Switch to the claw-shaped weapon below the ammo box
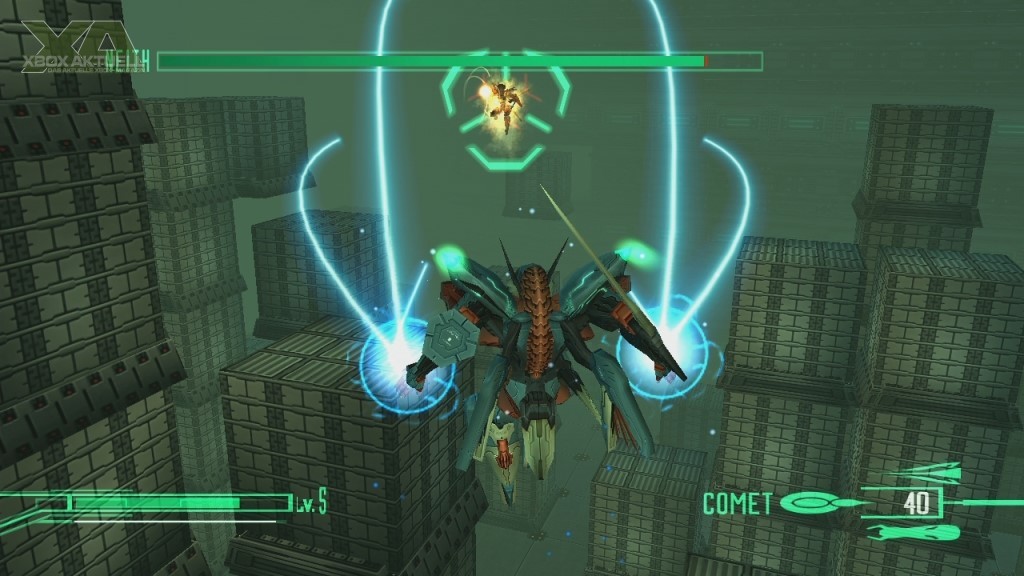 tap(913, 532)
